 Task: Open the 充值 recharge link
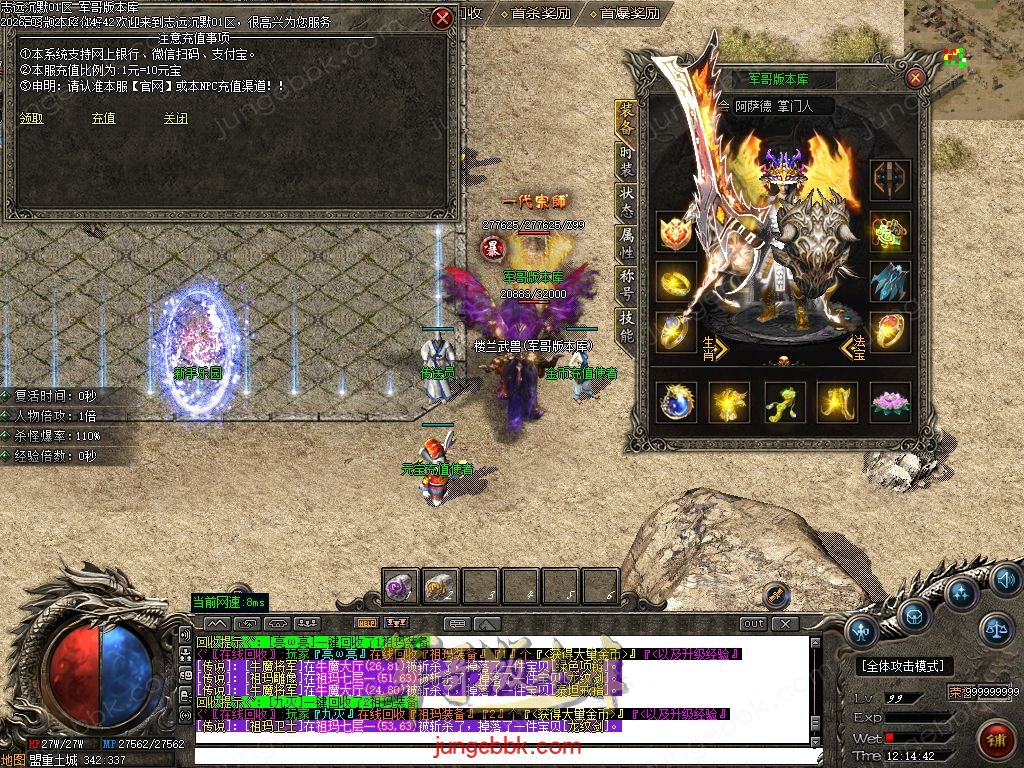[103, 118]
